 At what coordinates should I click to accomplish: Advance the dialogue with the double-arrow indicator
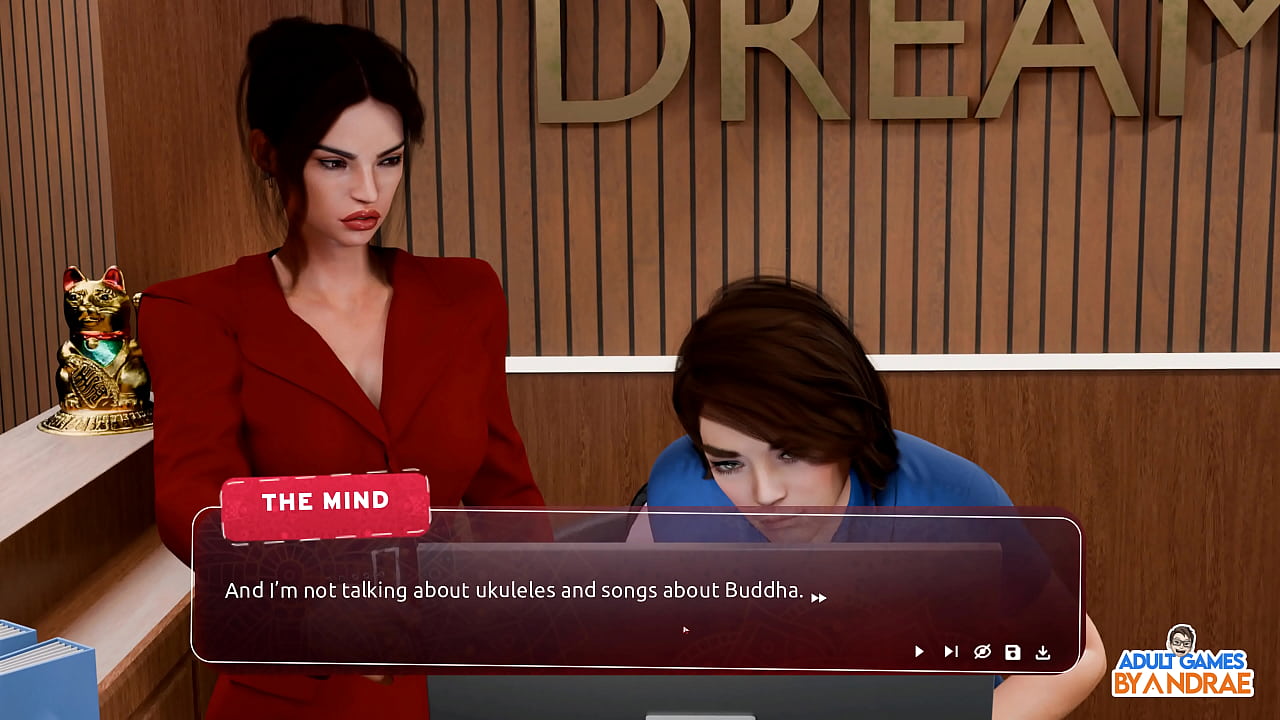pos(818,598)
